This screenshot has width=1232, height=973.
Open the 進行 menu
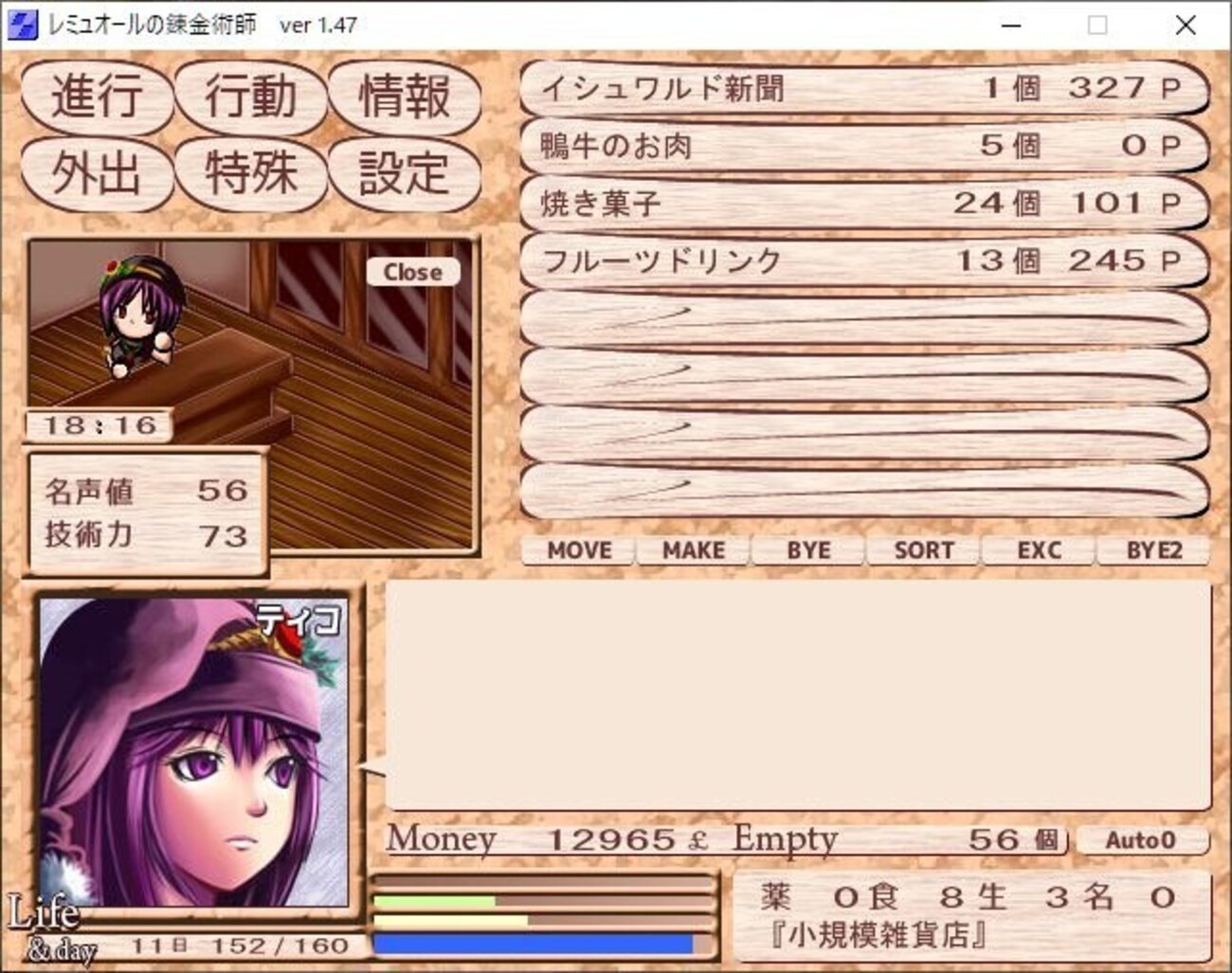97,97
